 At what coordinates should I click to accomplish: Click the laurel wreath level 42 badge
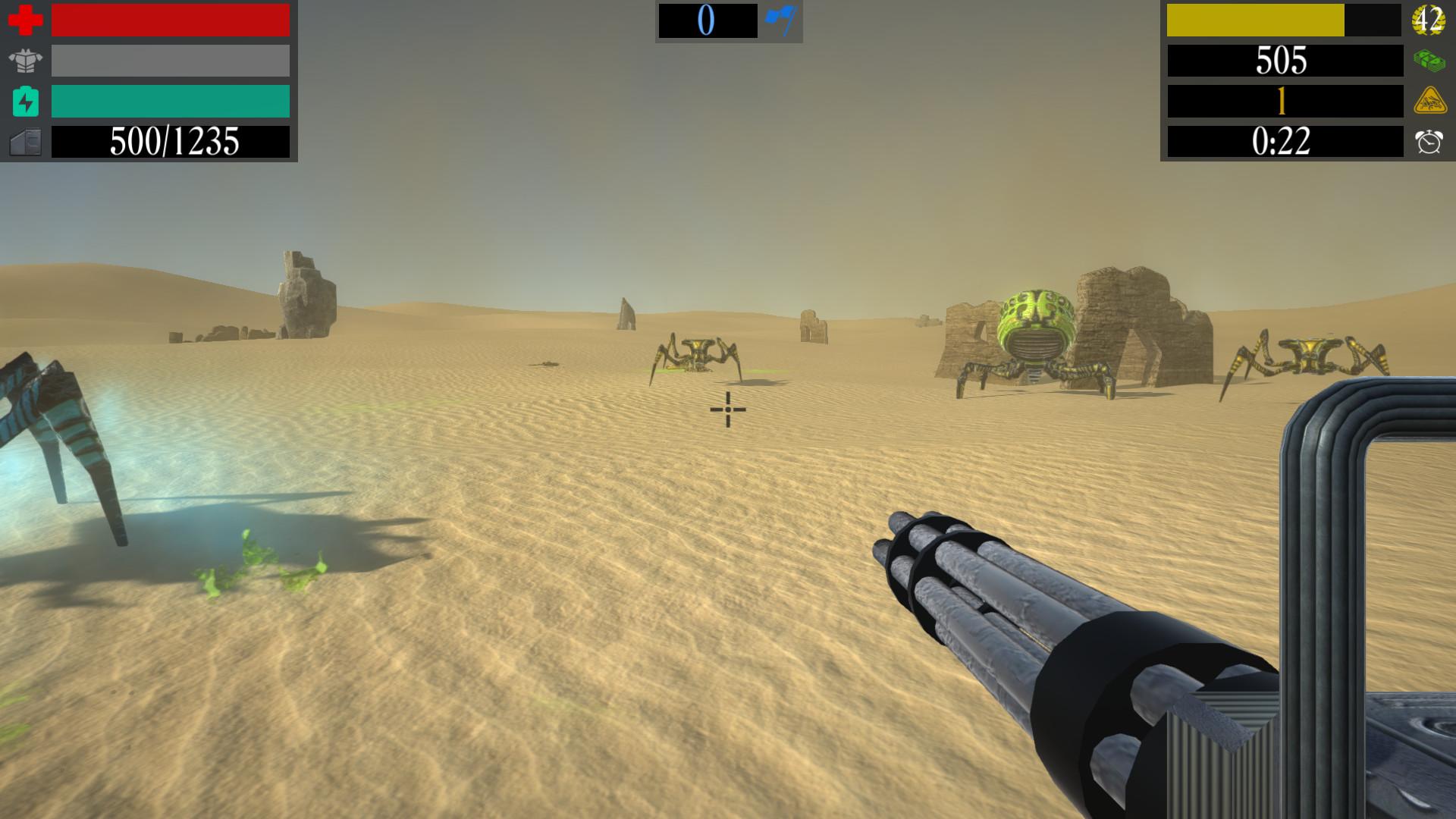pyautogui.click(x=1430, y=20)
